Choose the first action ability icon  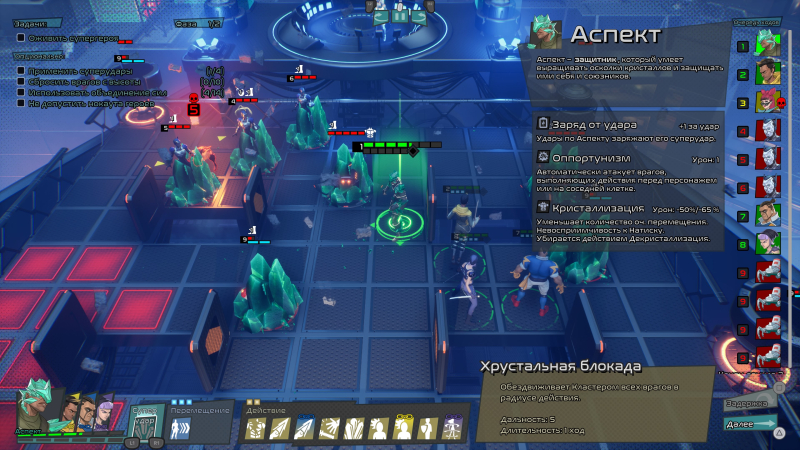(x=255, y=429)
